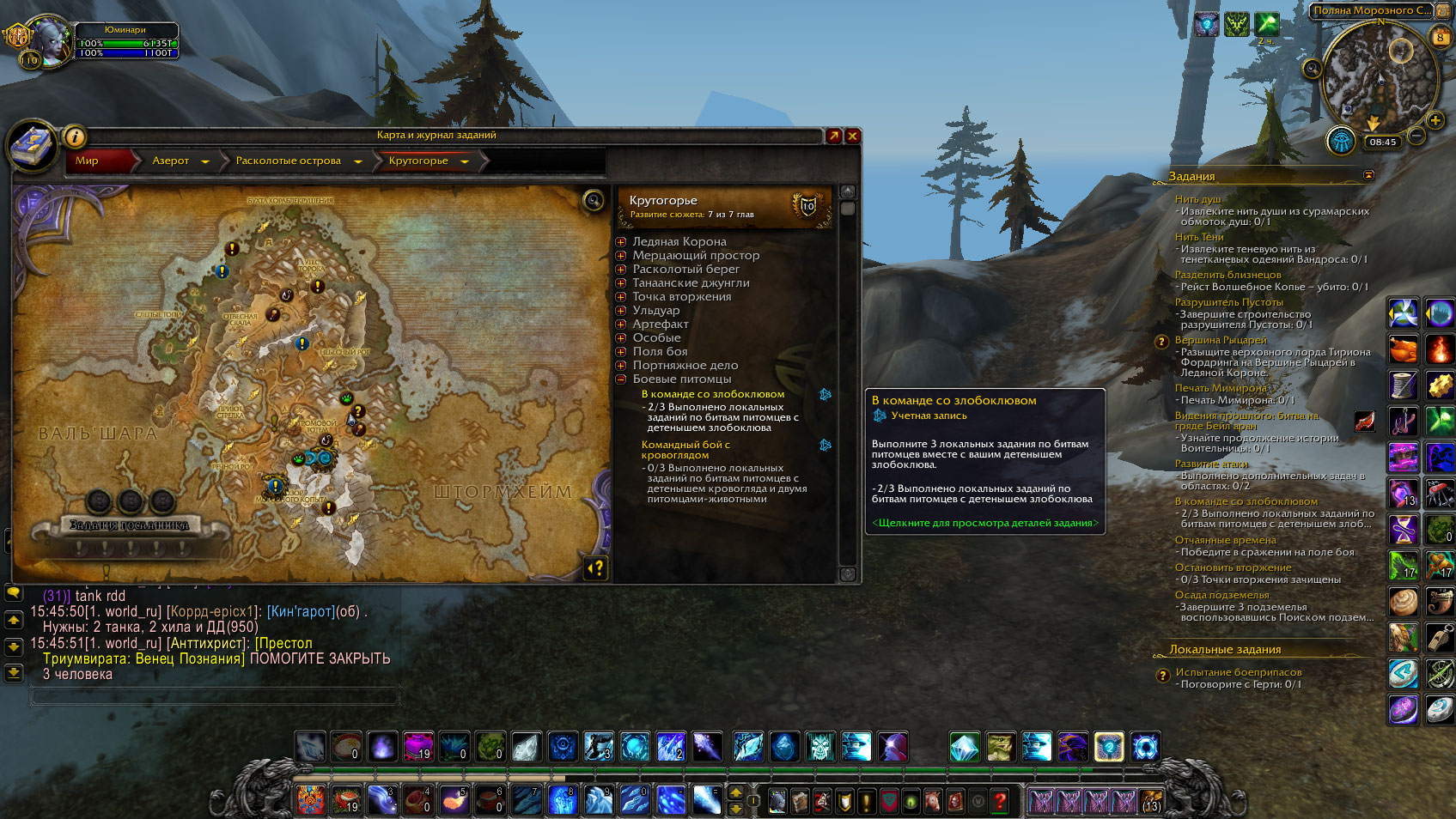Viewport: 1456px width, 819px height.
Task: Open the Расколотые острова map dropdown
Action: pos(358,161)
